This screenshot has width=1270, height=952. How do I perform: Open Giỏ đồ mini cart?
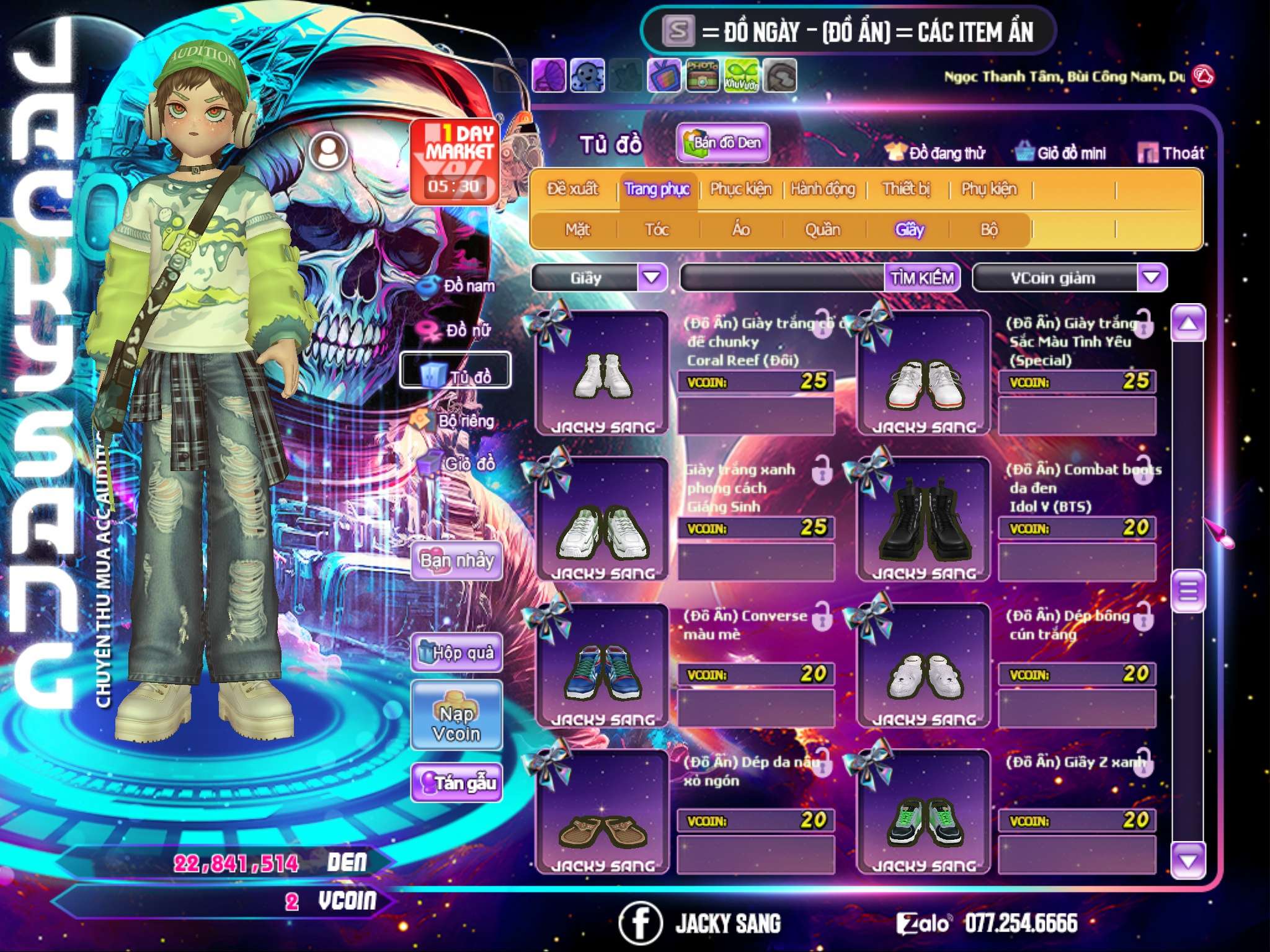point(1061,153)
